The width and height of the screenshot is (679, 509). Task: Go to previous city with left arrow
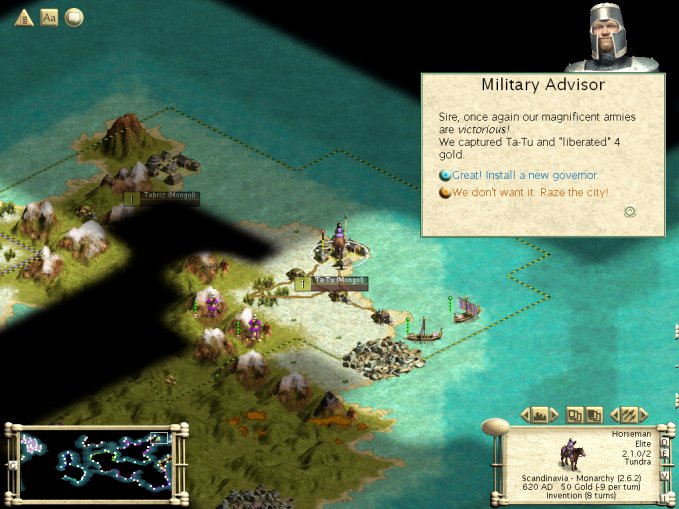point(525,414)
